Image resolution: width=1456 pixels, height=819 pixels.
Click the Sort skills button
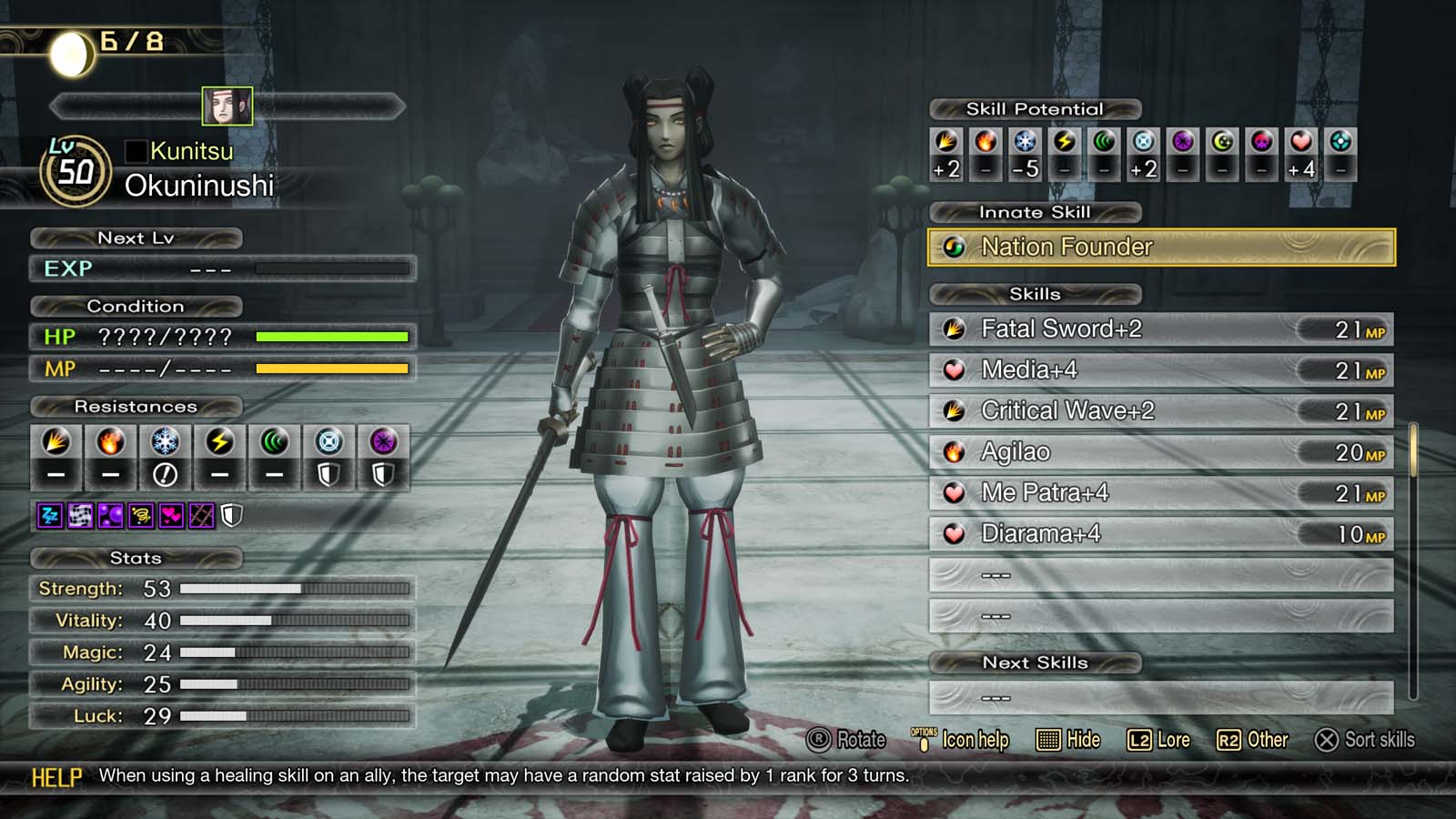coord(1365,740)
